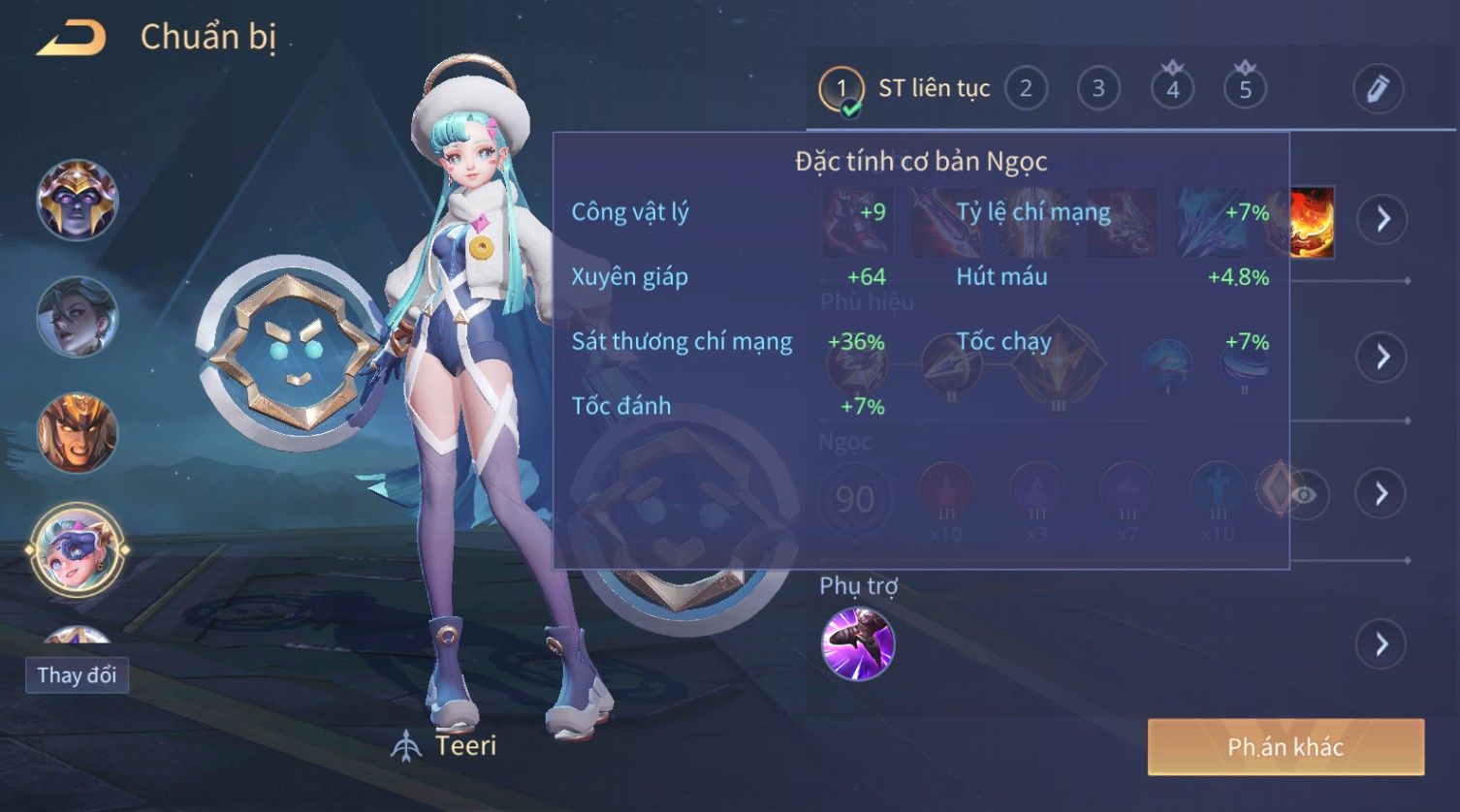Open the Phù hiệu details arrow
This screenshot has height=812, width=1460.
point(1382,357)
